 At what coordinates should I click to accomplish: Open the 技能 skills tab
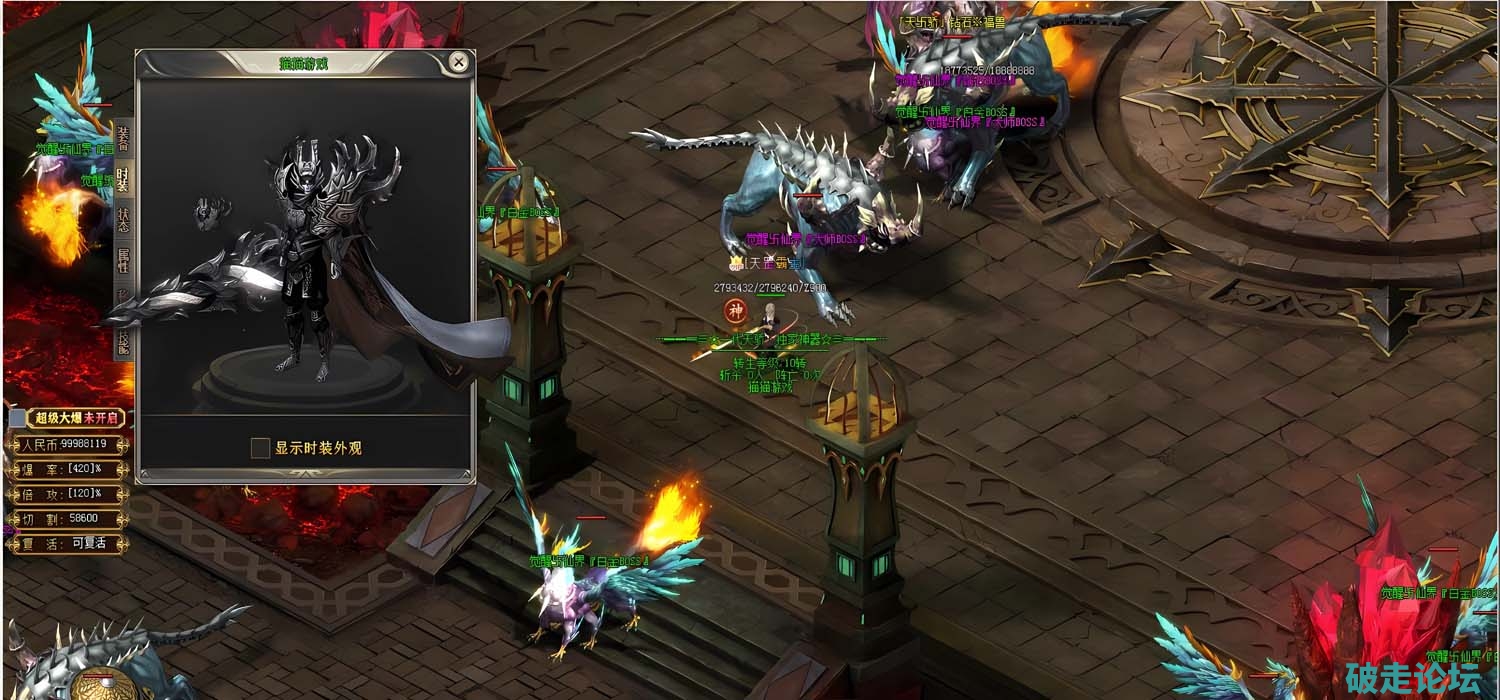[x=123, y=340]
